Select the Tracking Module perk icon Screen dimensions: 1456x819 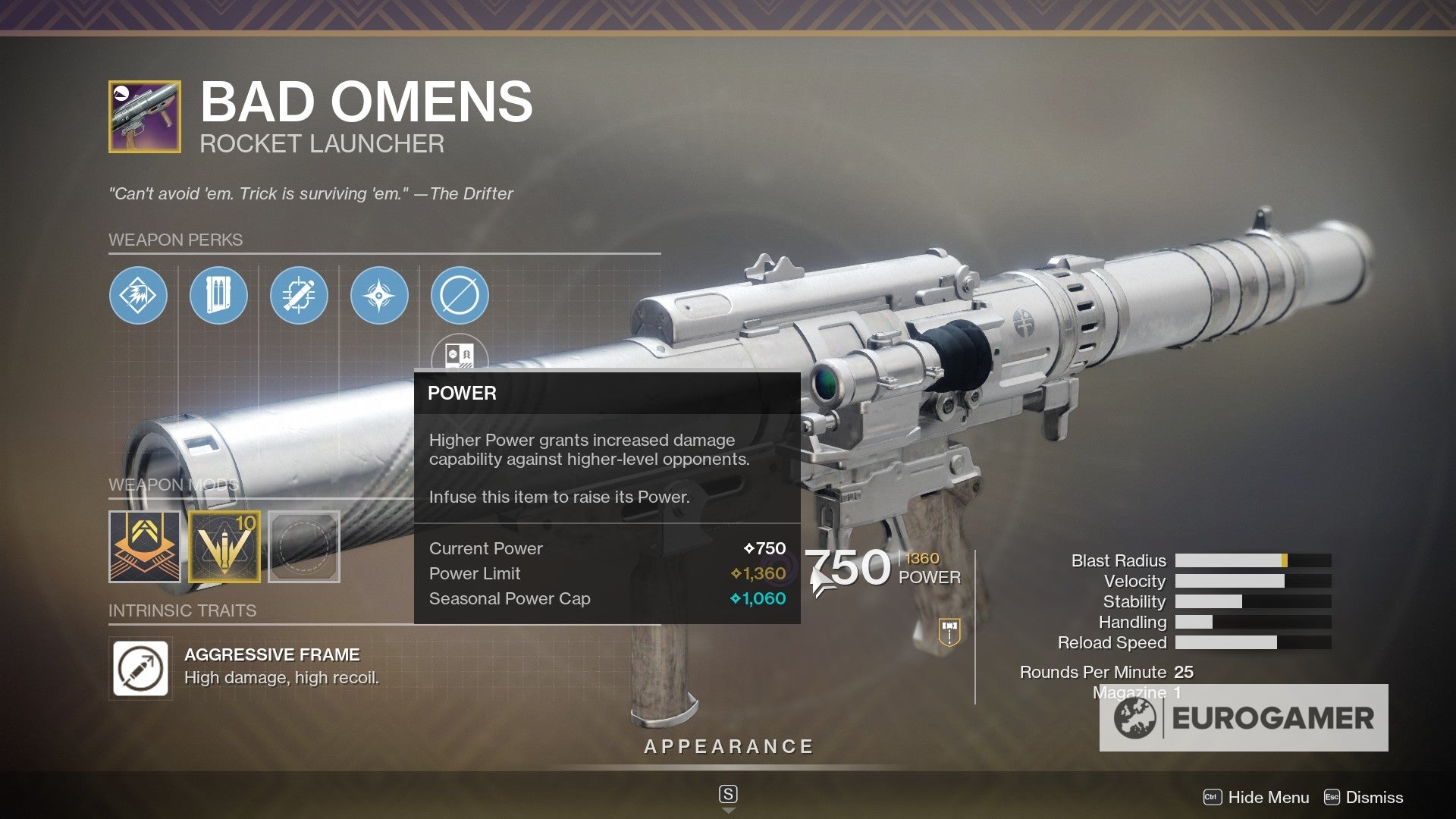tap(300, 297)
